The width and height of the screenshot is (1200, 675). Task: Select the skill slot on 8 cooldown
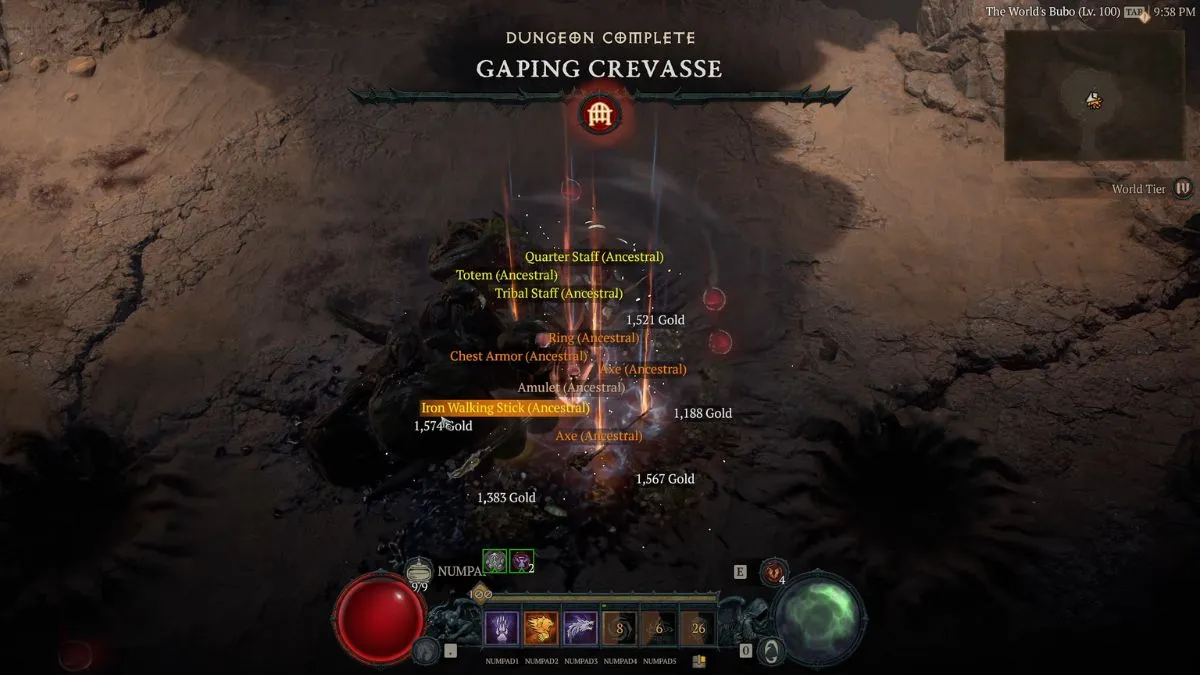point(619,628)
